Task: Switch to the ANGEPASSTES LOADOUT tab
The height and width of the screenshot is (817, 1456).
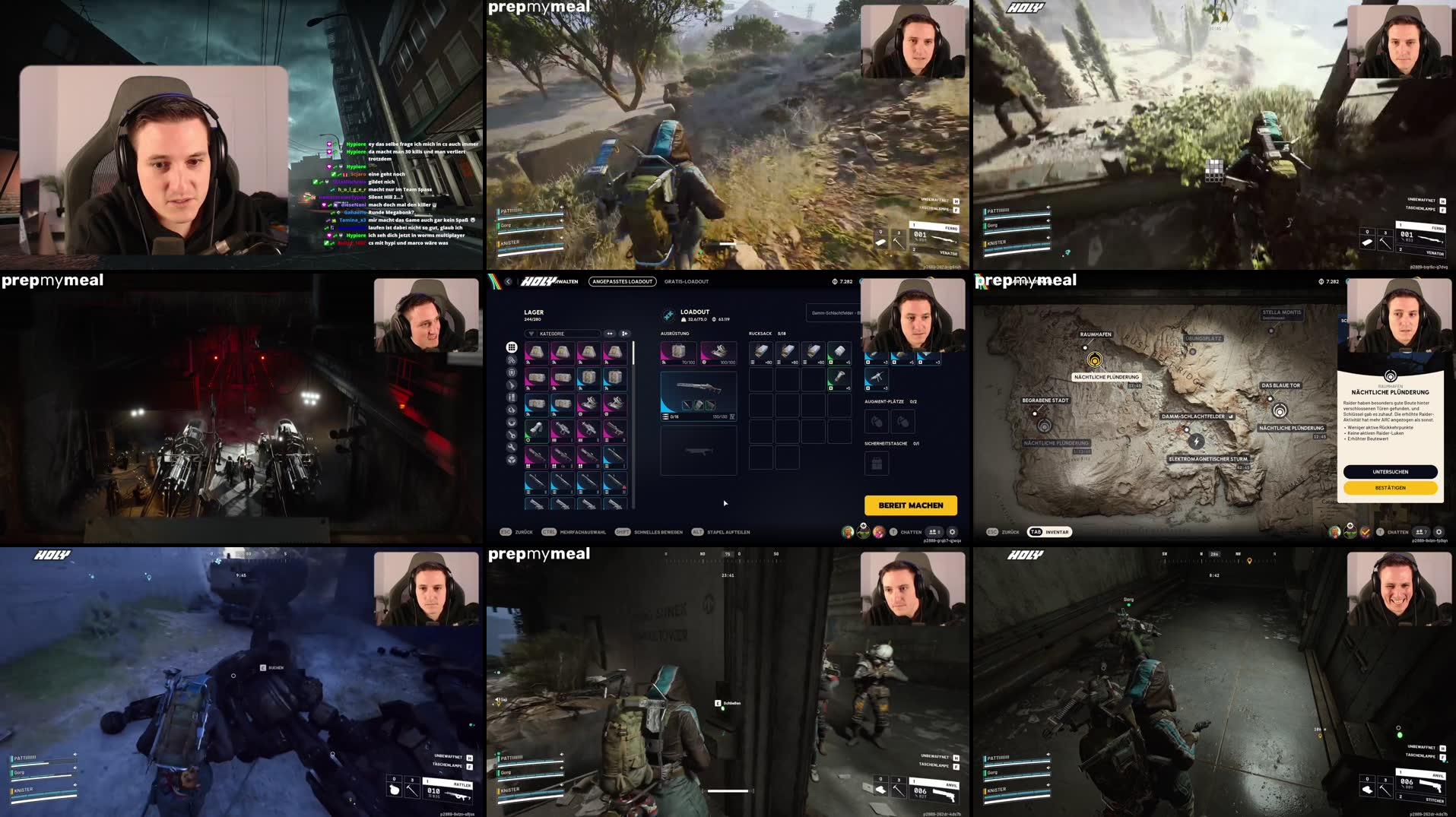Action: pos(623,281)
